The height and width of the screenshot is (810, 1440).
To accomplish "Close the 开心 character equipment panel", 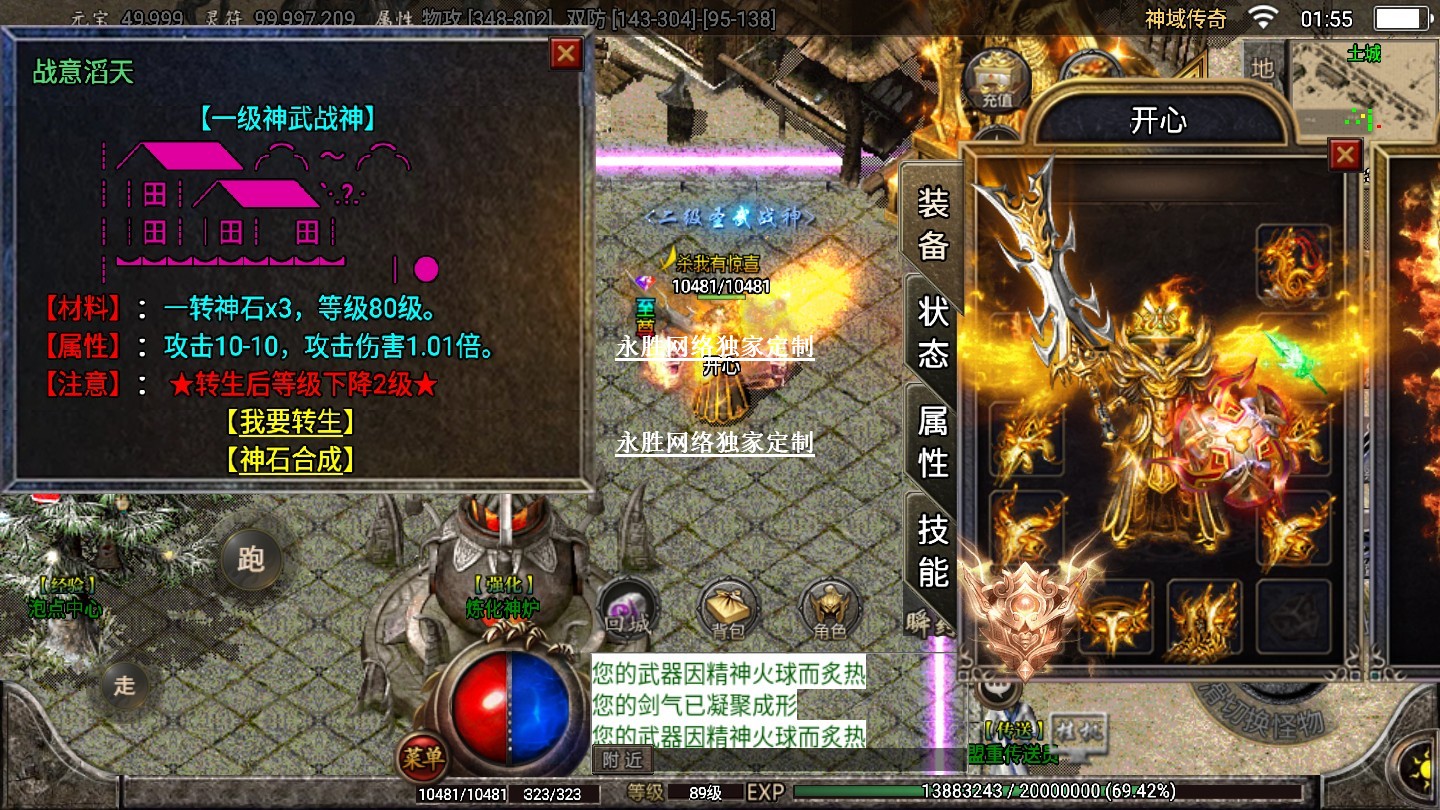I will 1345,155.
